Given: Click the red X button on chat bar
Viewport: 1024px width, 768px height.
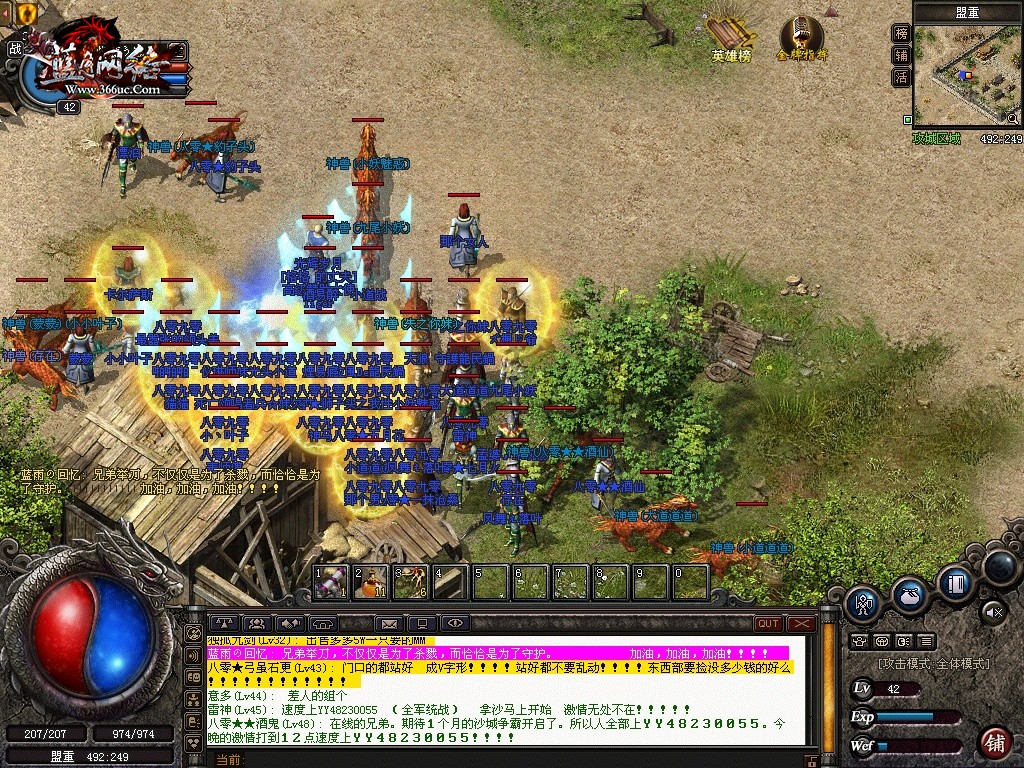Looking at the screenshot, I should pyautogui.click(x=800, y=623).
